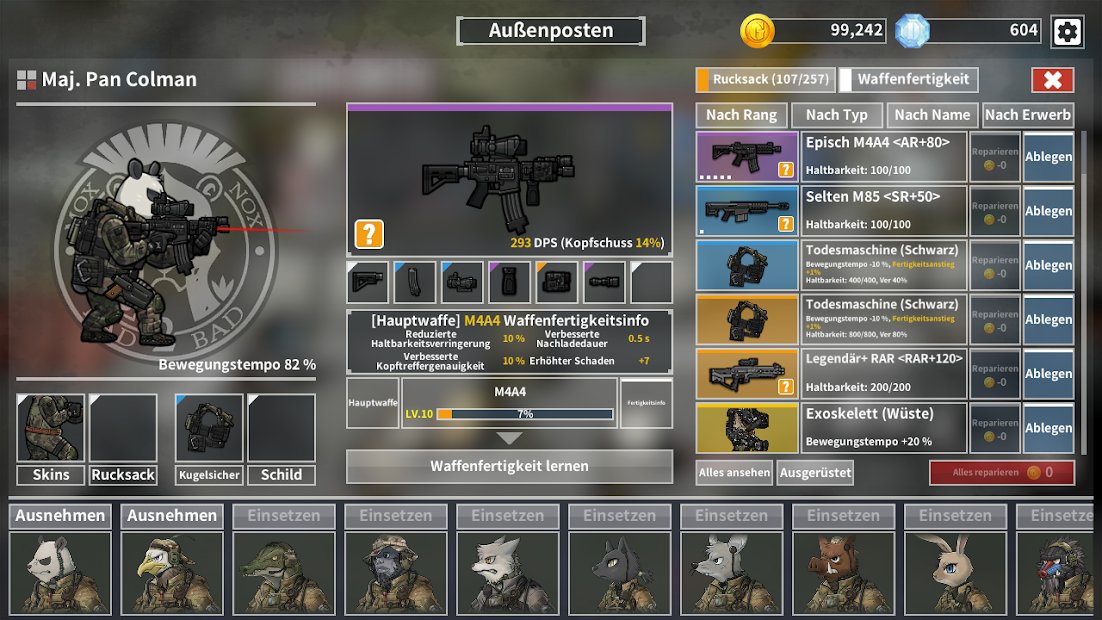
Task: Sort inventory with Nach Erwerb
Action: click(x=1028, y=115)
